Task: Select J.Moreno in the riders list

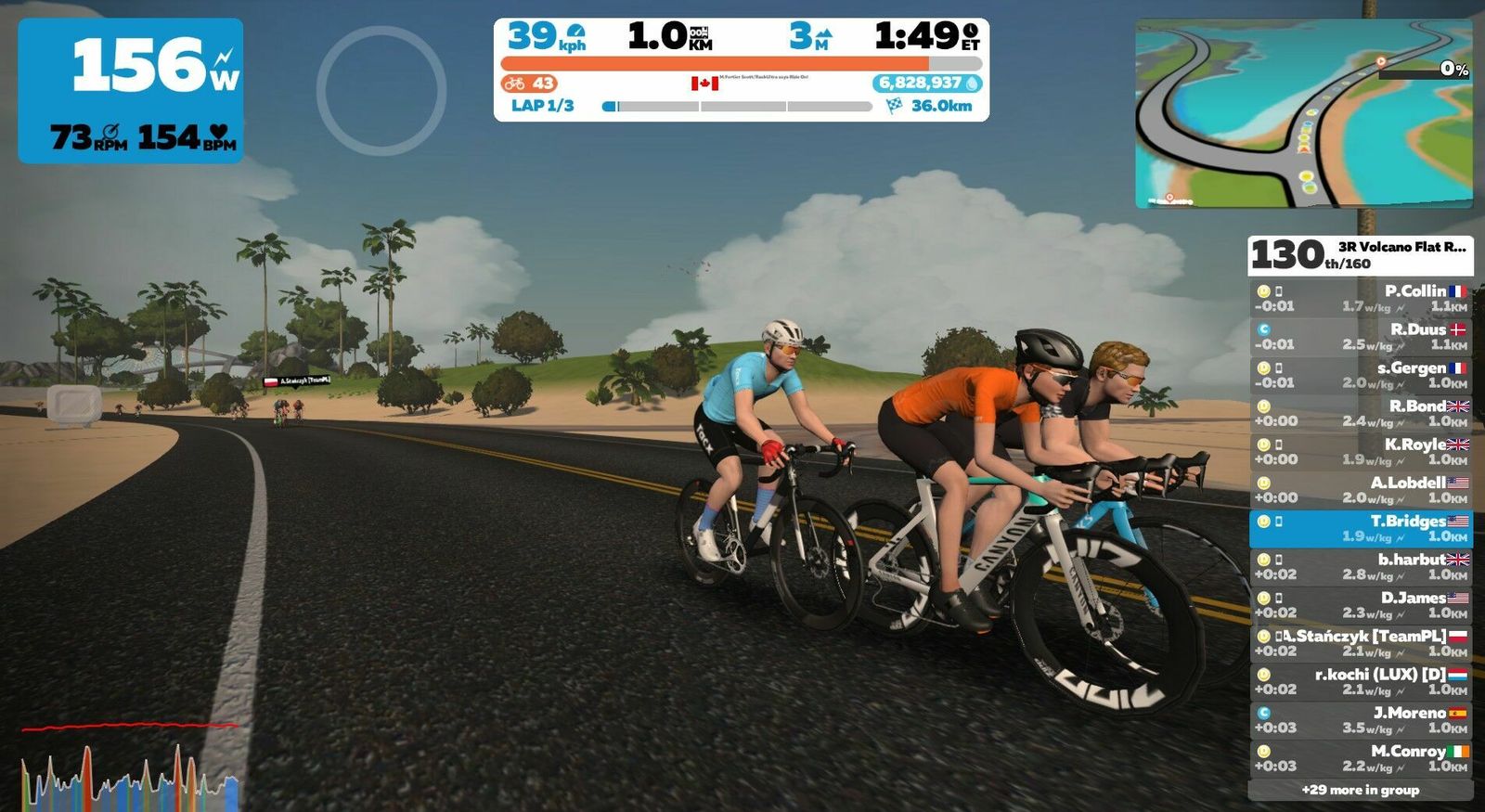Action: click(x=1360, y=720)
